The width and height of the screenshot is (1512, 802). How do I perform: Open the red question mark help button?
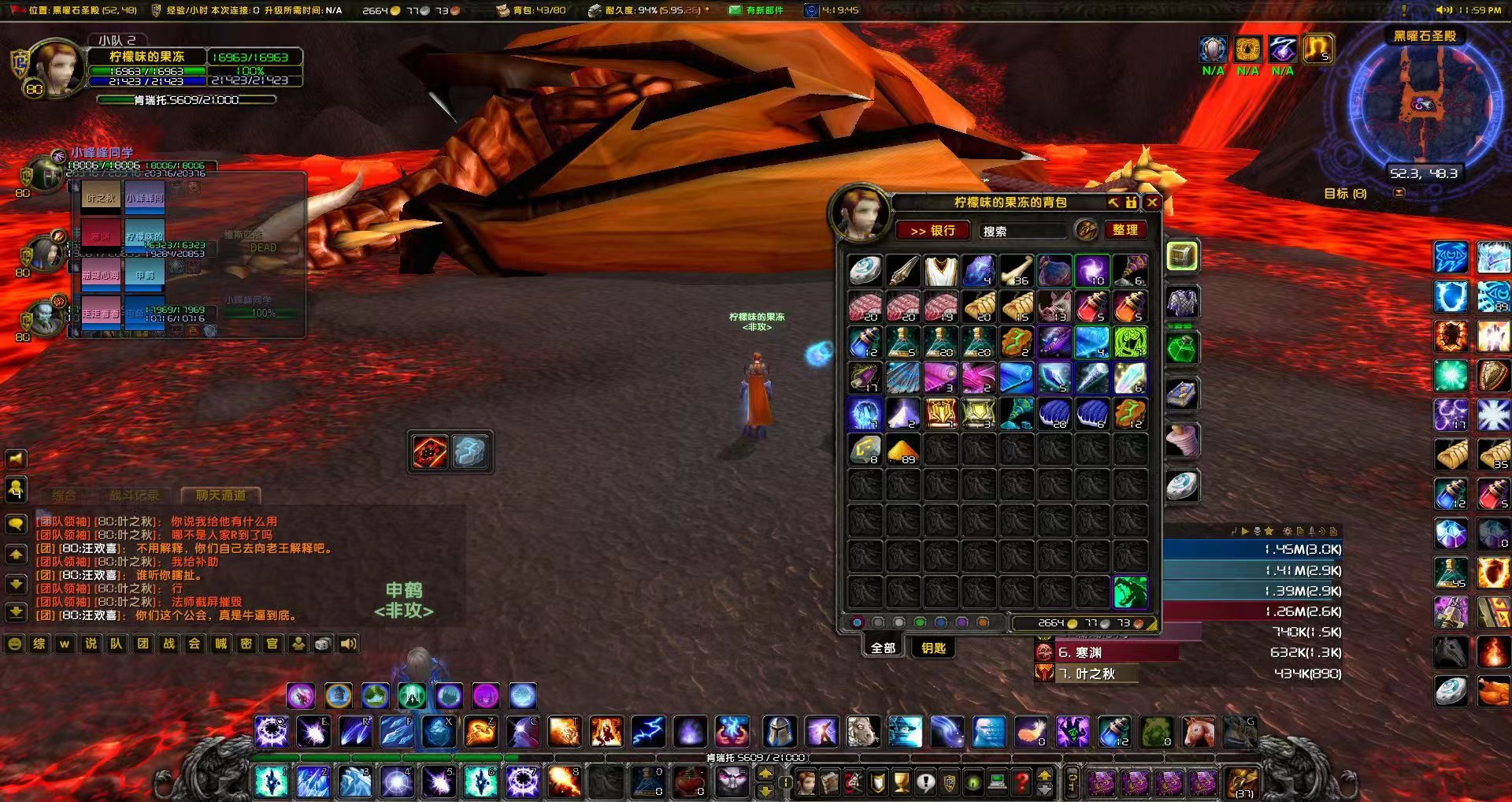(x=1021, y=782)
